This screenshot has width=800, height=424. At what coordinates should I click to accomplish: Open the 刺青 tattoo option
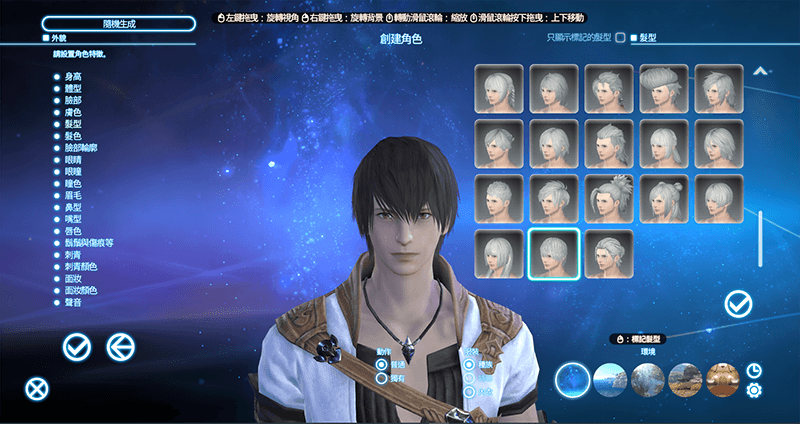point(73,255)
